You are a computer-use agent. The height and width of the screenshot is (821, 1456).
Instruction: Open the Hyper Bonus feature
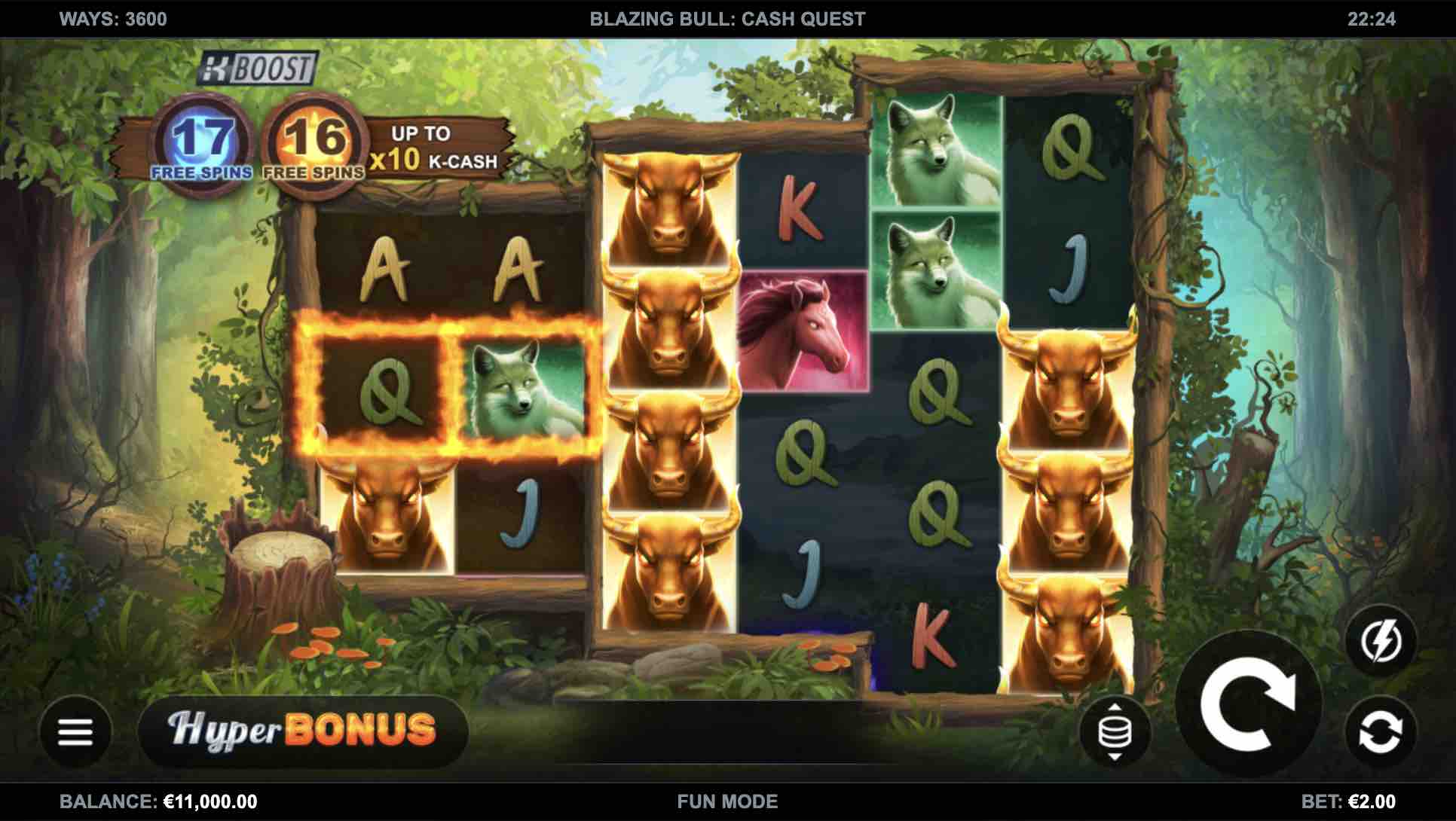click(302, 730)
